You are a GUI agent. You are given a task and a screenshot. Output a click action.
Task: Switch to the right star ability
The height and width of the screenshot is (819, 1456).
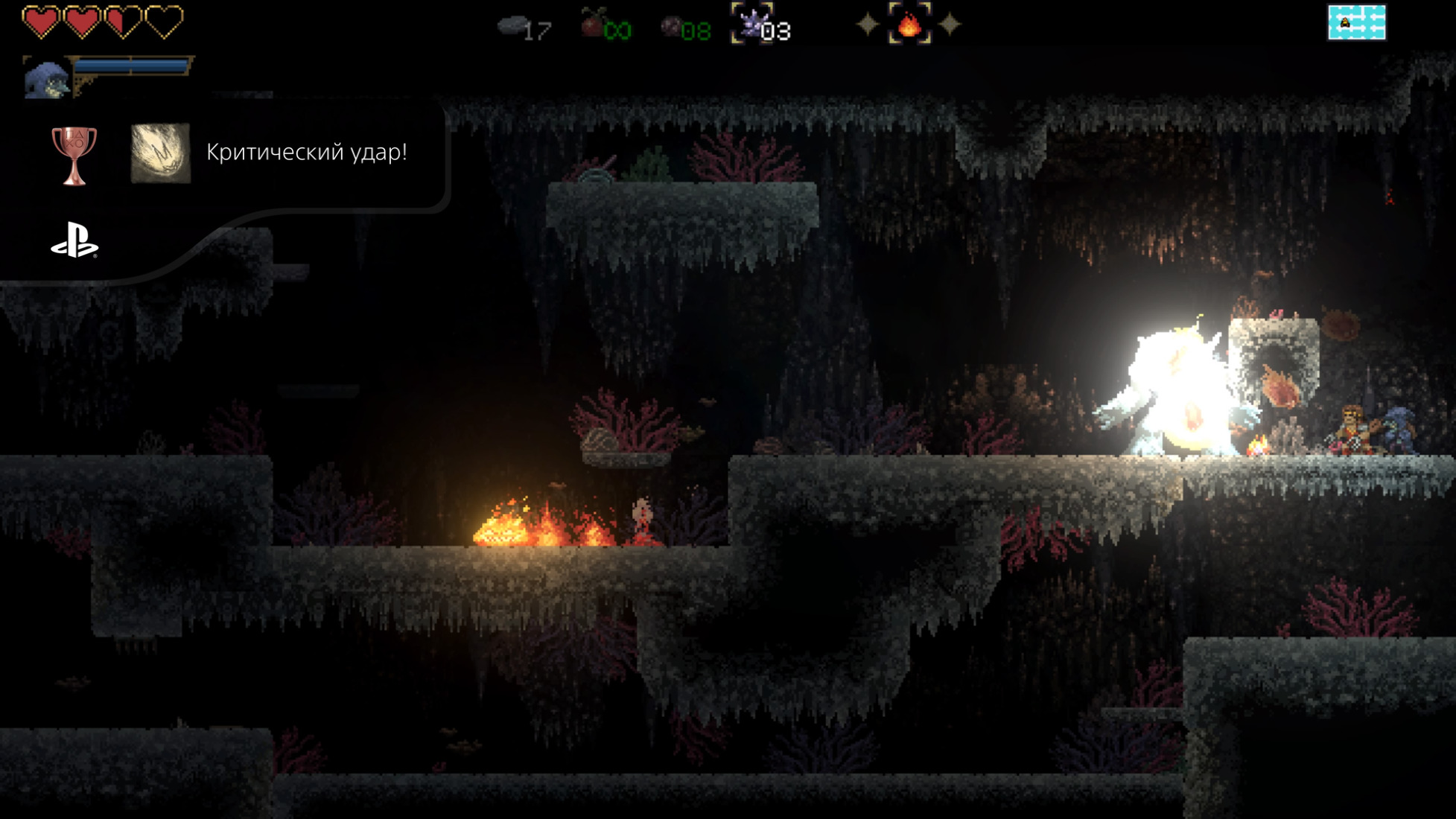click(950, 25)
